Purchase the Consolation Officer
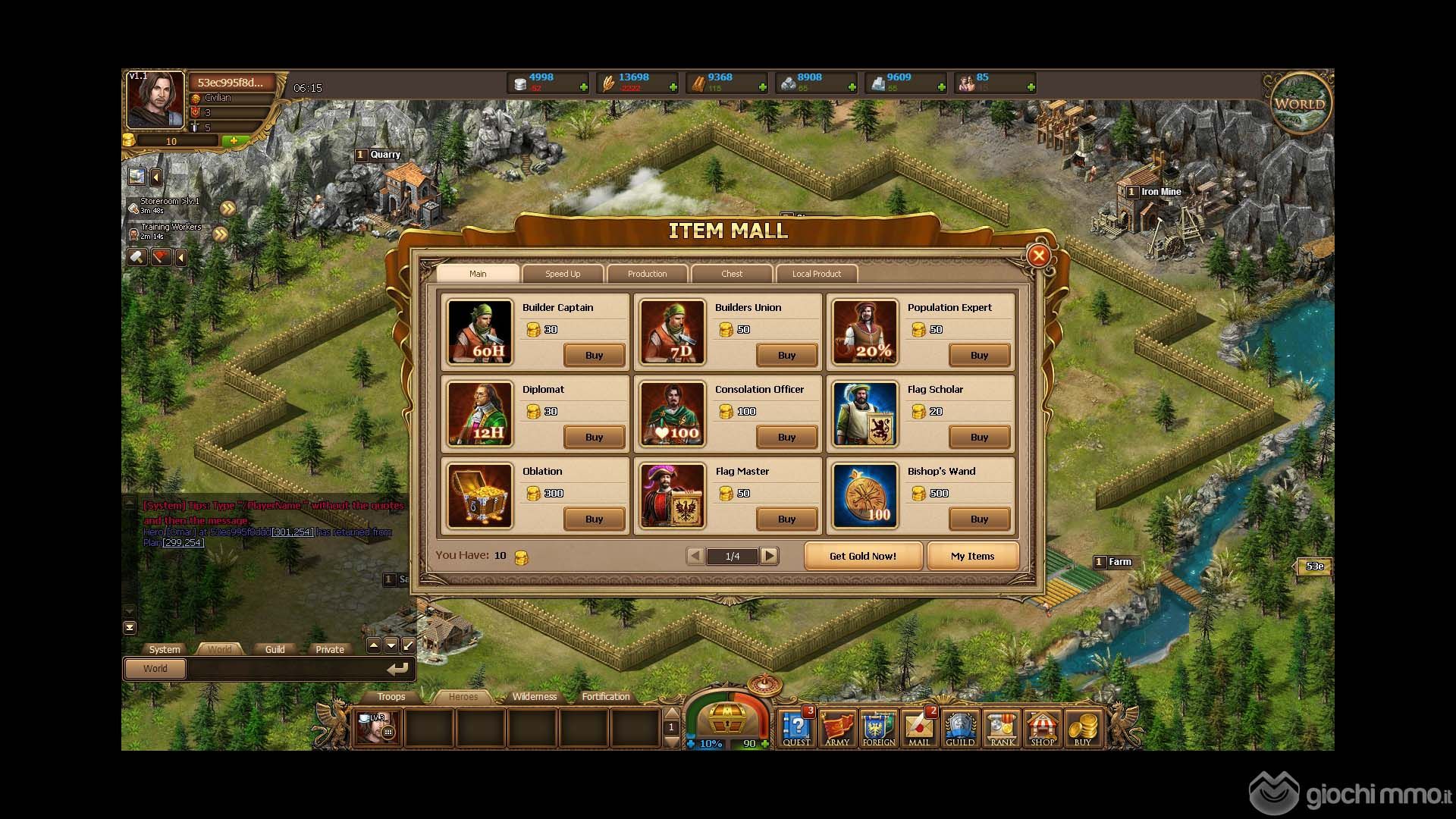Image resolution: width=1456 pixels, height=819 pixels. [x=786, y=437]
